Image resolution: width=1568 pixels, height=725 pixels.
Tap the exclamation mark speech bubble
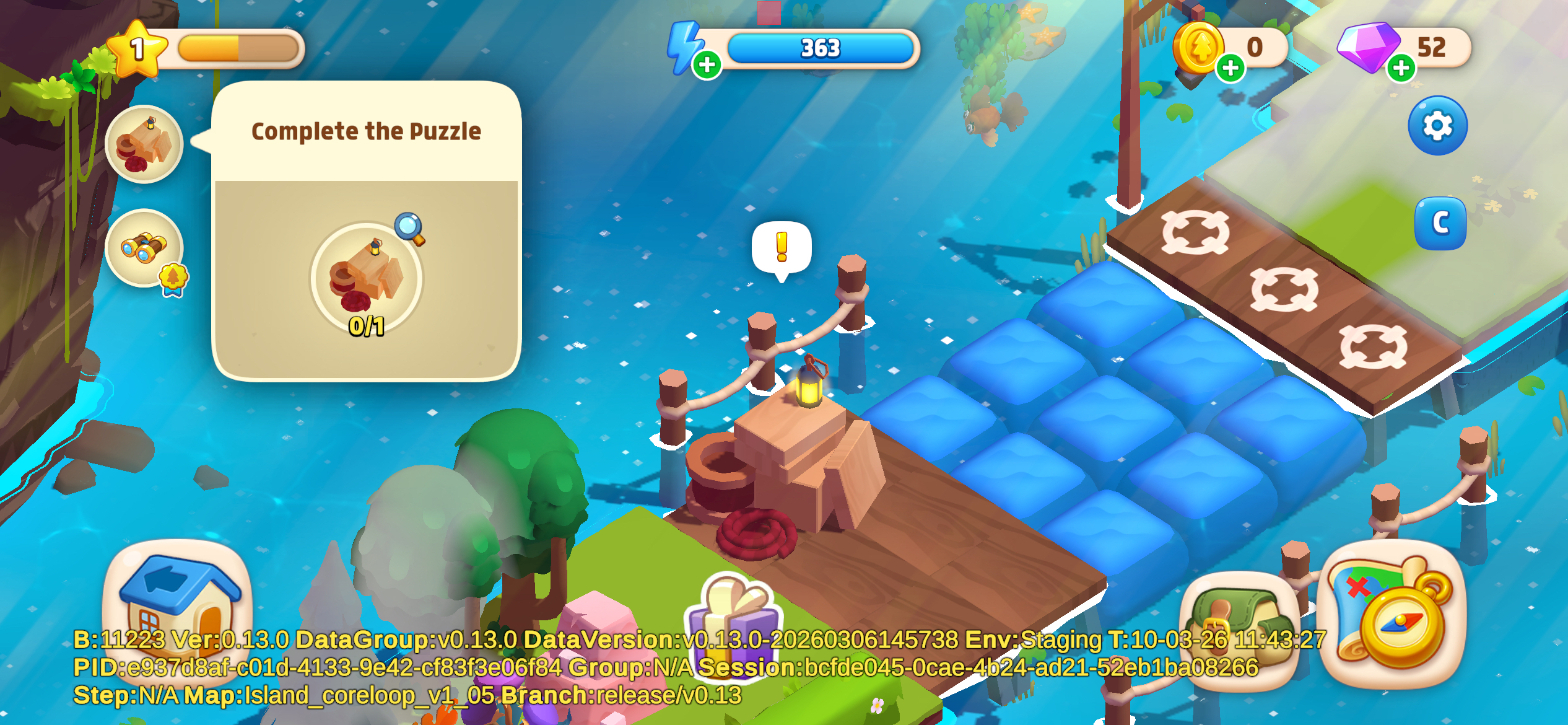pos(782,248)
